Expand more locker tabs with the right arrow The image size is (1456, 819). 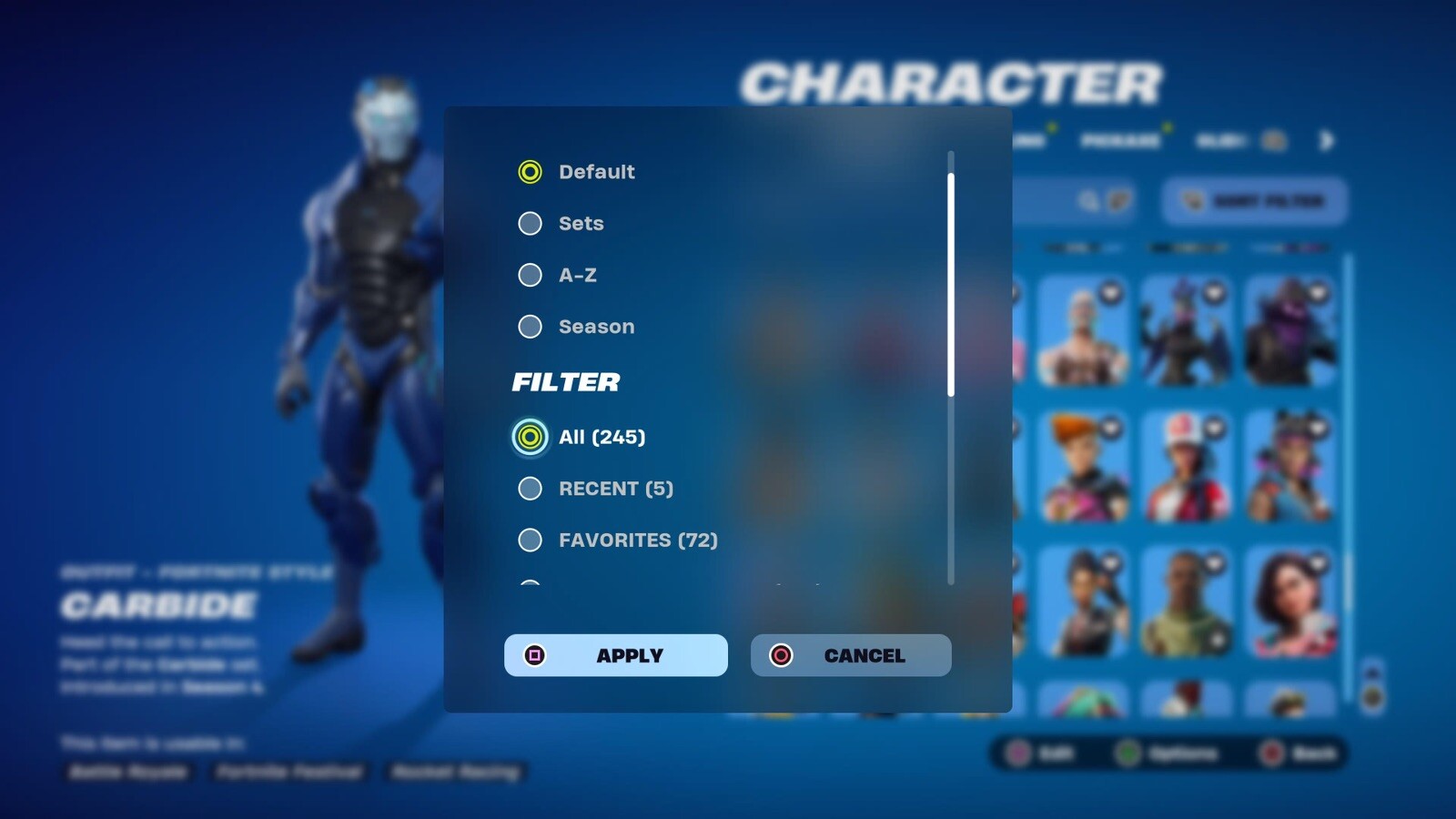coord(1327,142)
